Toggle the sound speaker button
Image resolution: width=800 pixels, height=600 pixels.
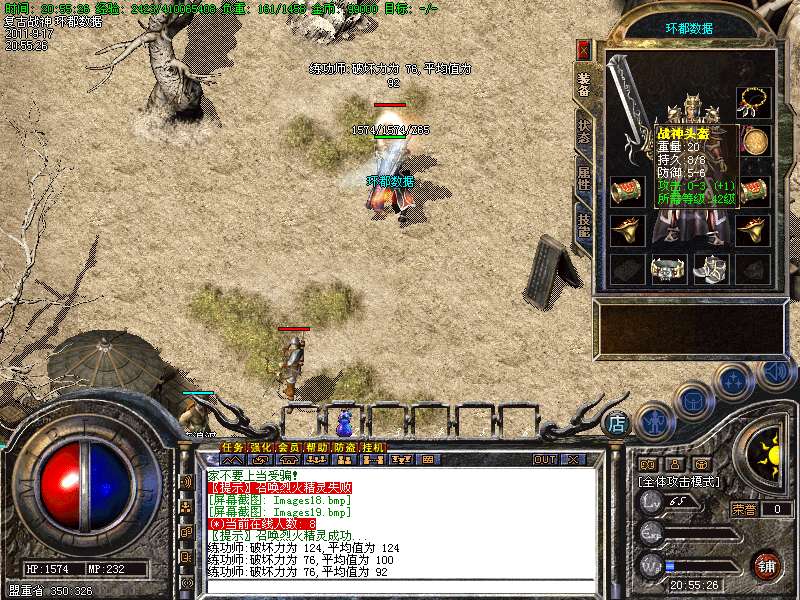pyautogui.click(x=775, y=372)
